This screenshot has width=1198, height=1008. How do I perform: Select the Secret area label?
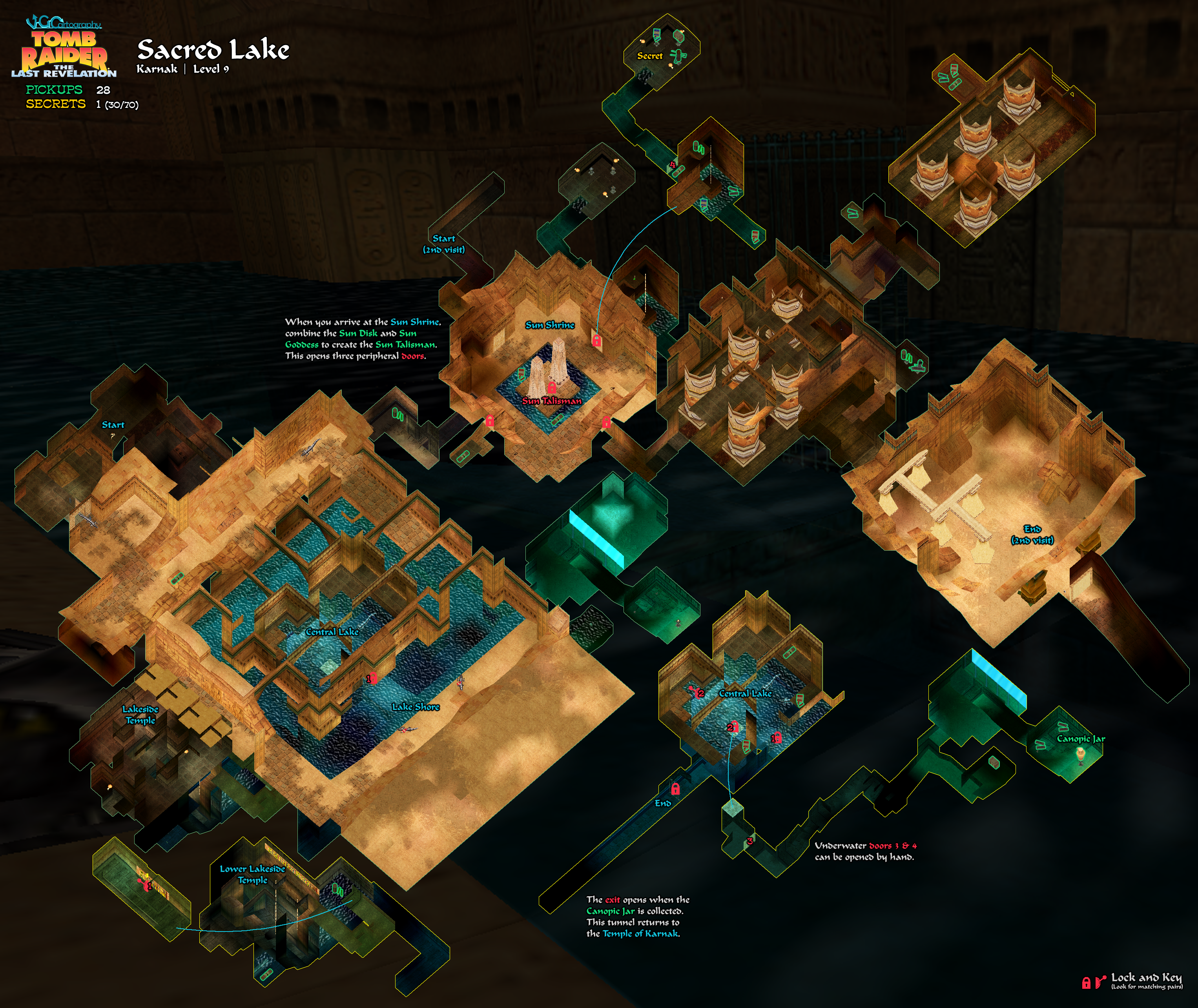point(649,56)
